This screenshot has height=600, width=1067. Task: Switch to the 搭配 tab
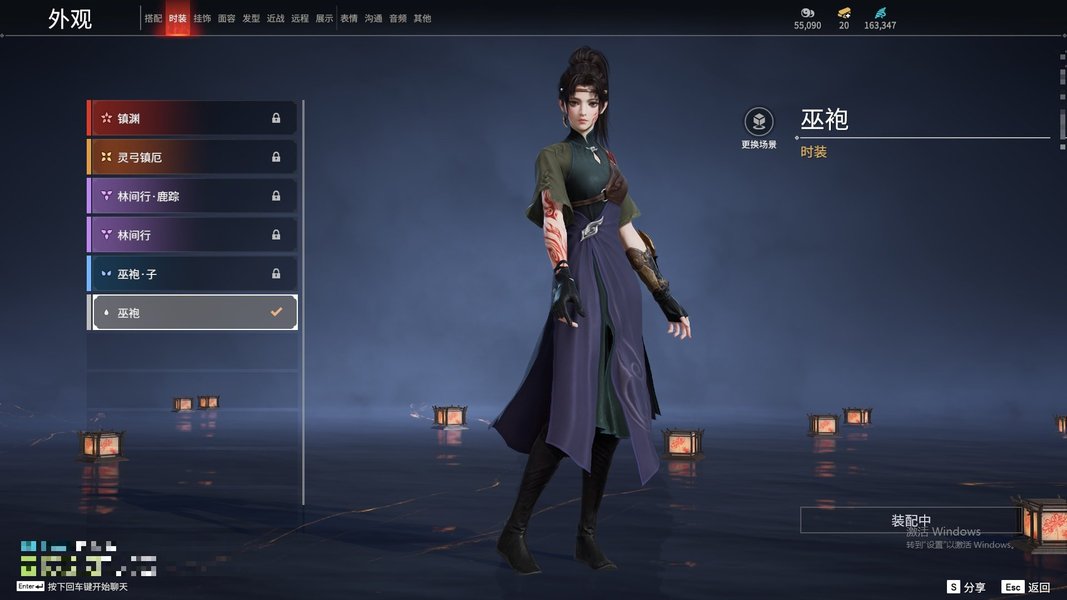tap(153, 19)
